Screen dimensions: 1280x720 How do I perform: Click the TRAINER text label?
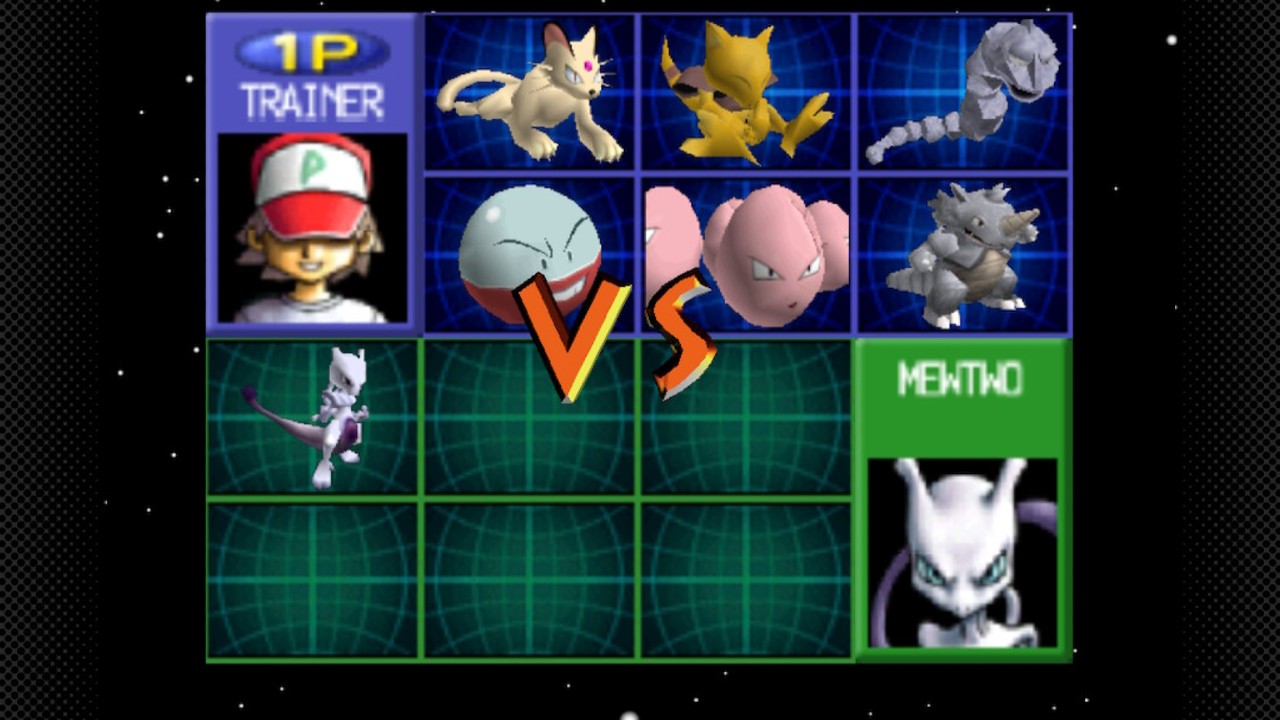pyautogui.click(x=312, y=100)
